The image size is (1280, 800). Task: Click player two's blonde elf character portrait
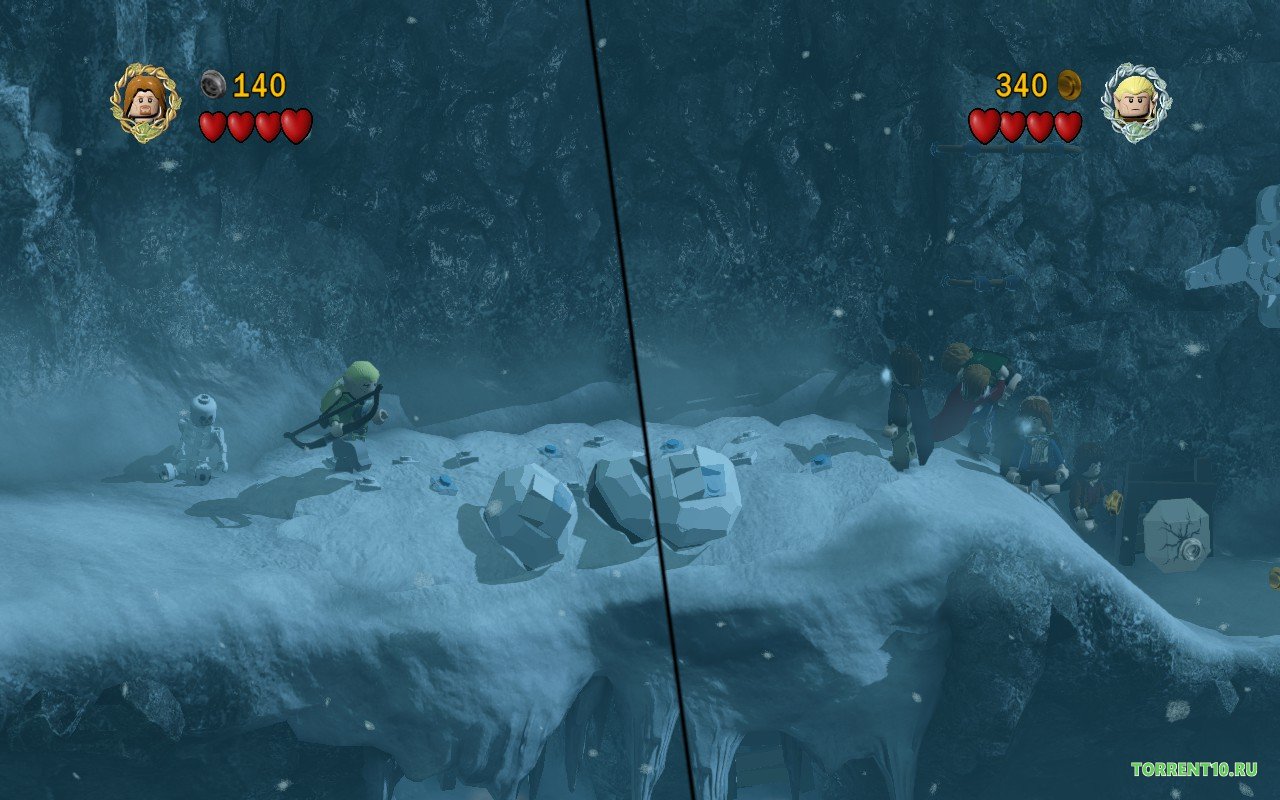1134,101
